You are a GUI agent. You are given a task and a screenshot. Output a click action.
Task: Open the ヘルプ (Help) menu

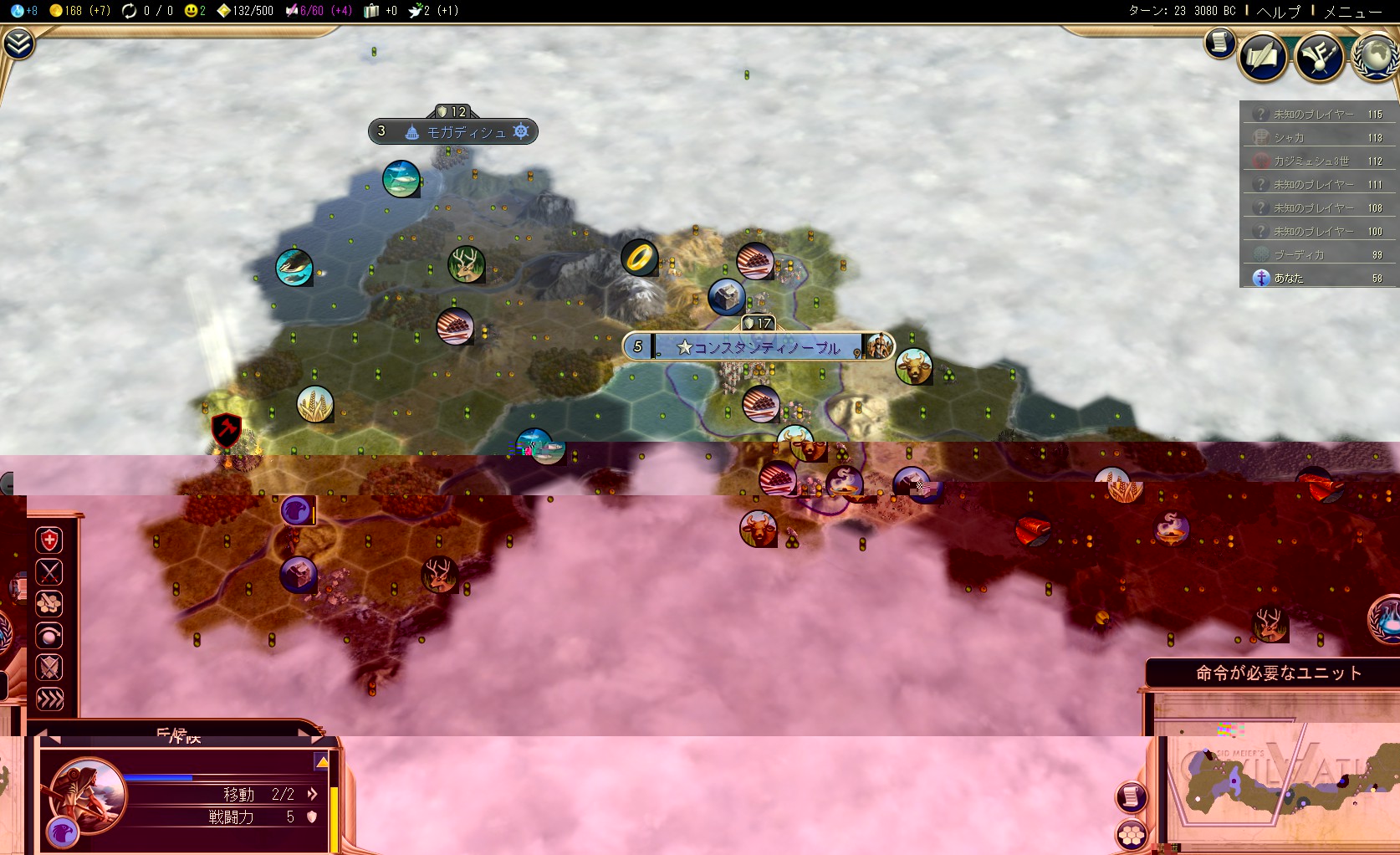pos(1279,11)
